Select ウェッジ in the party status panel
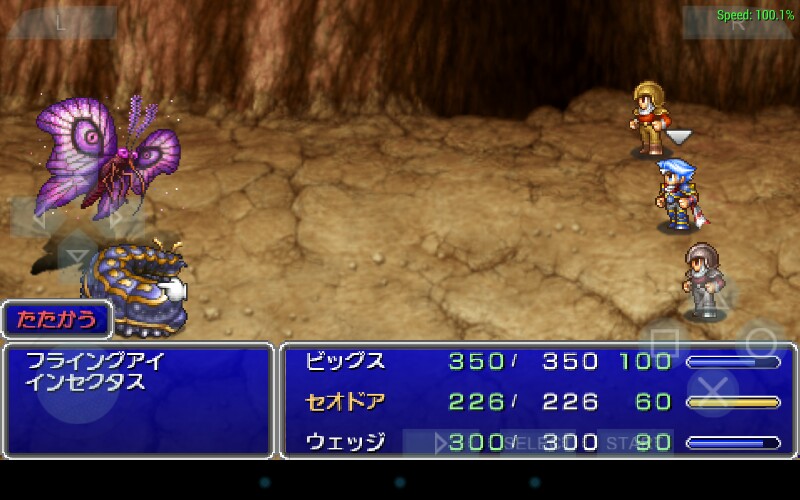This screenshot has width=800, height=500. [345, 440]
